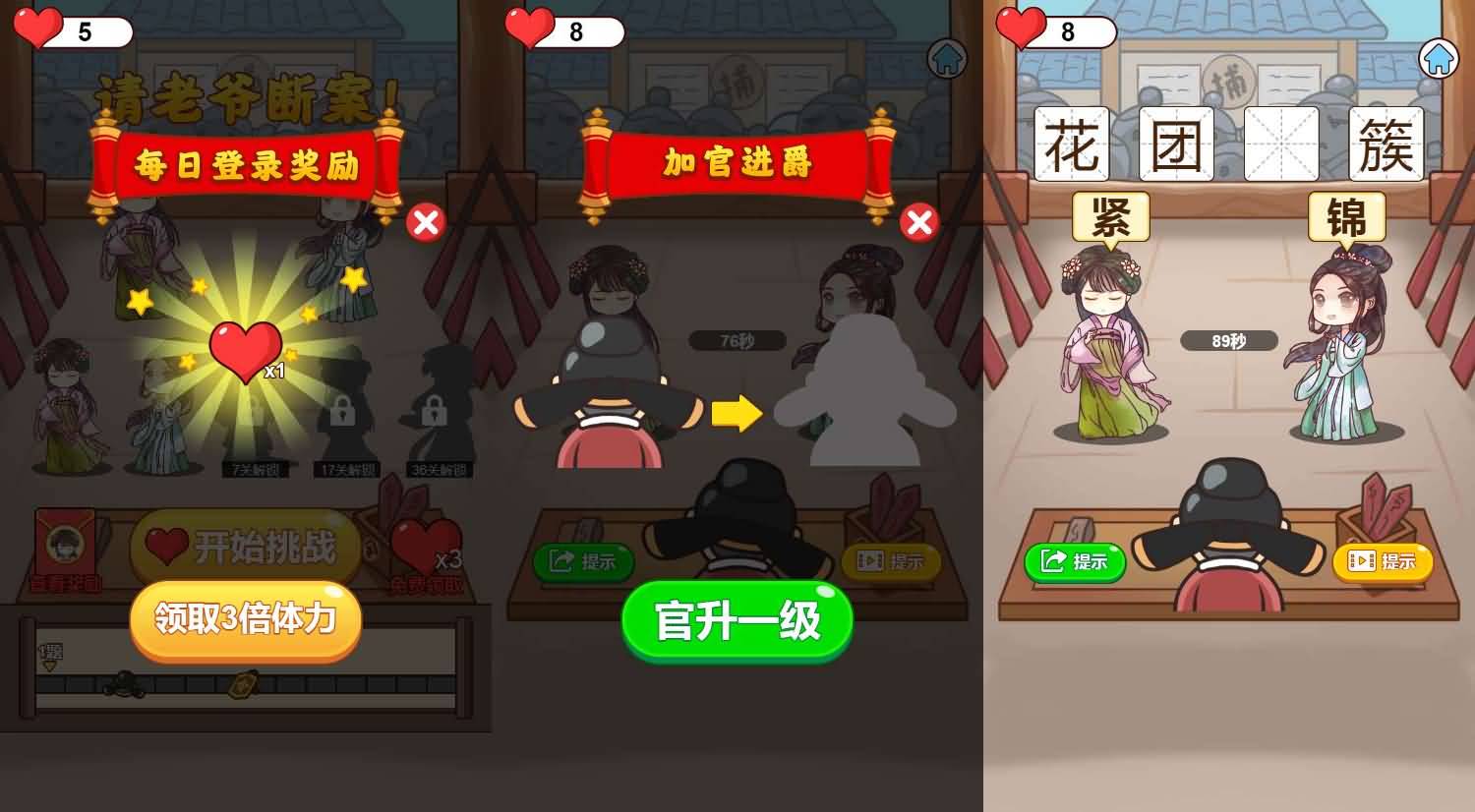Click the heart life counter showing 8

tap(1059, 31)
